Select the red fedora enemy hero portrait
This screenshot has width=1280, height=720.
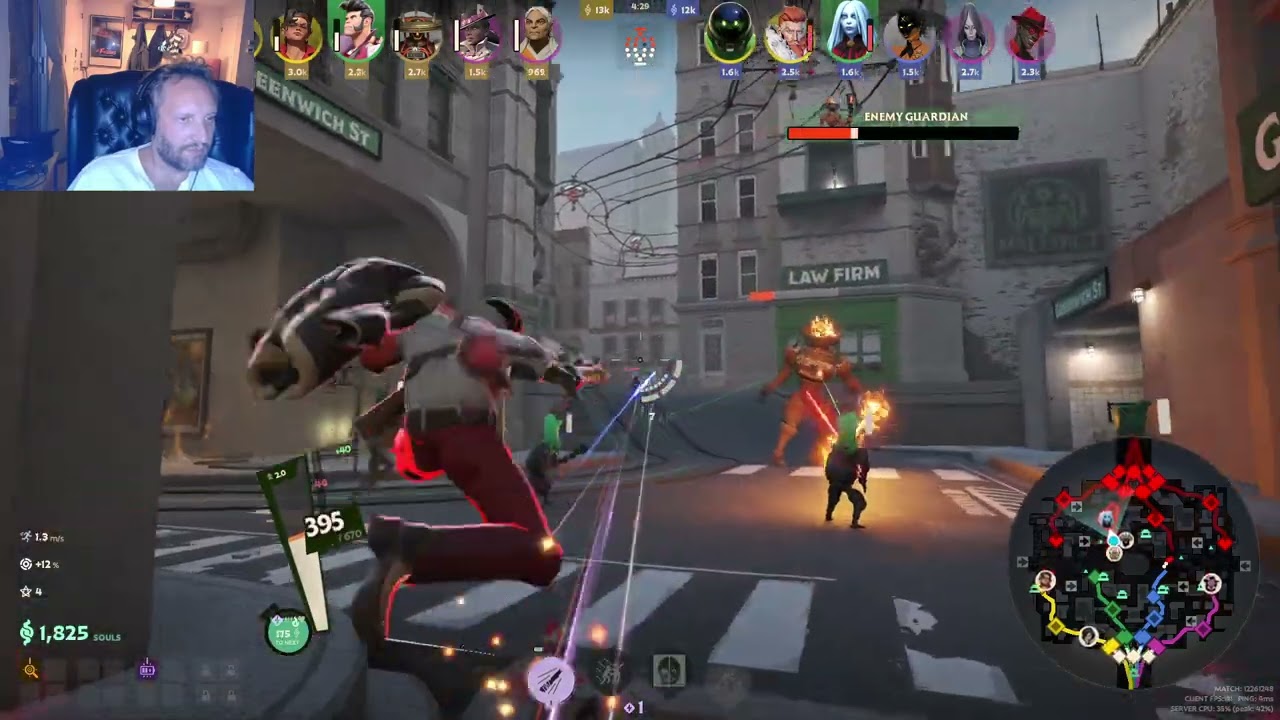pos(1030,37)
